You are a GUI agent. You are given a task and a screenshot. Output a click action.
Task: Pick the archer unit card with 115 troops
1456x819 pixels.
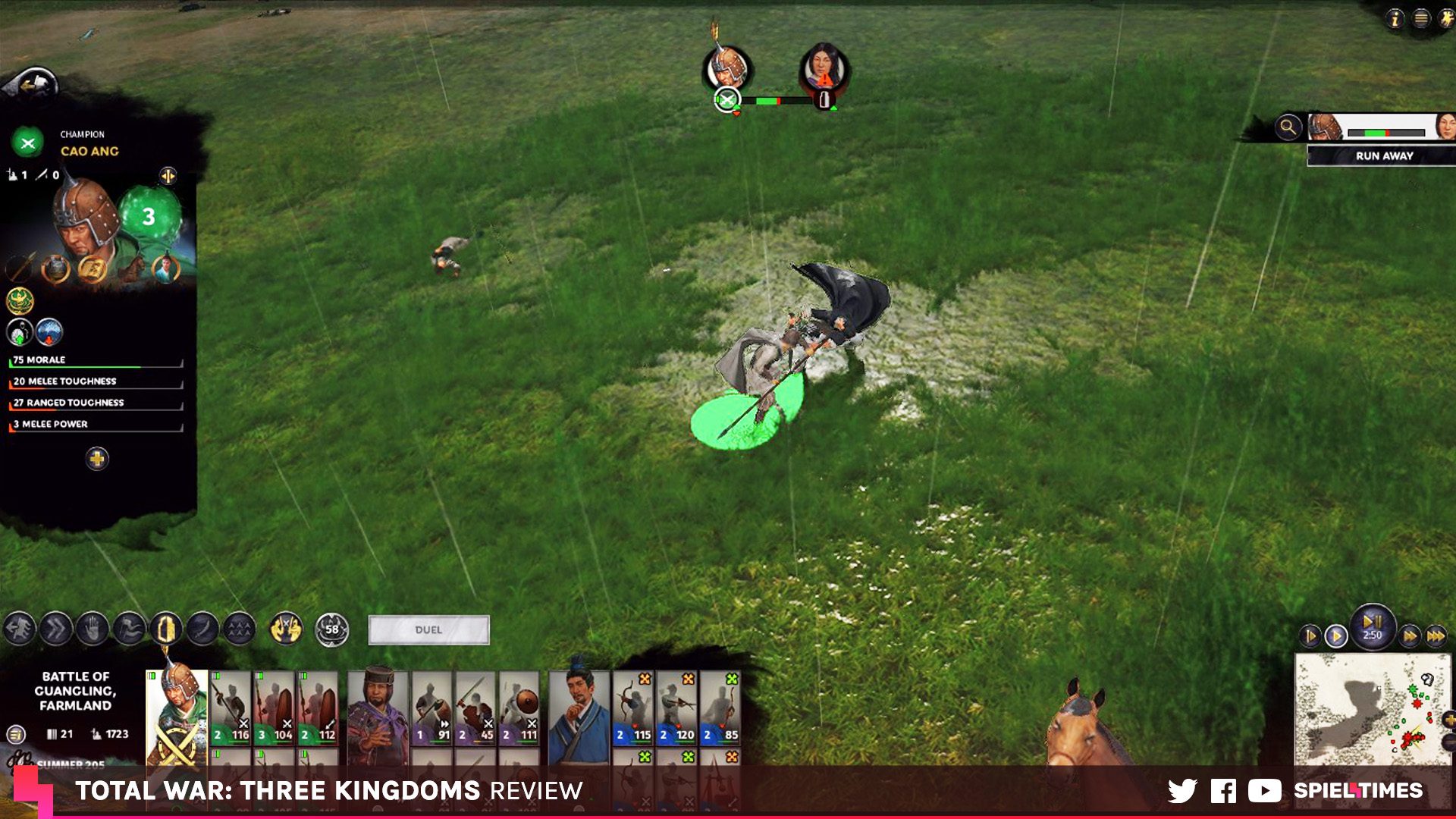point(633,708)
